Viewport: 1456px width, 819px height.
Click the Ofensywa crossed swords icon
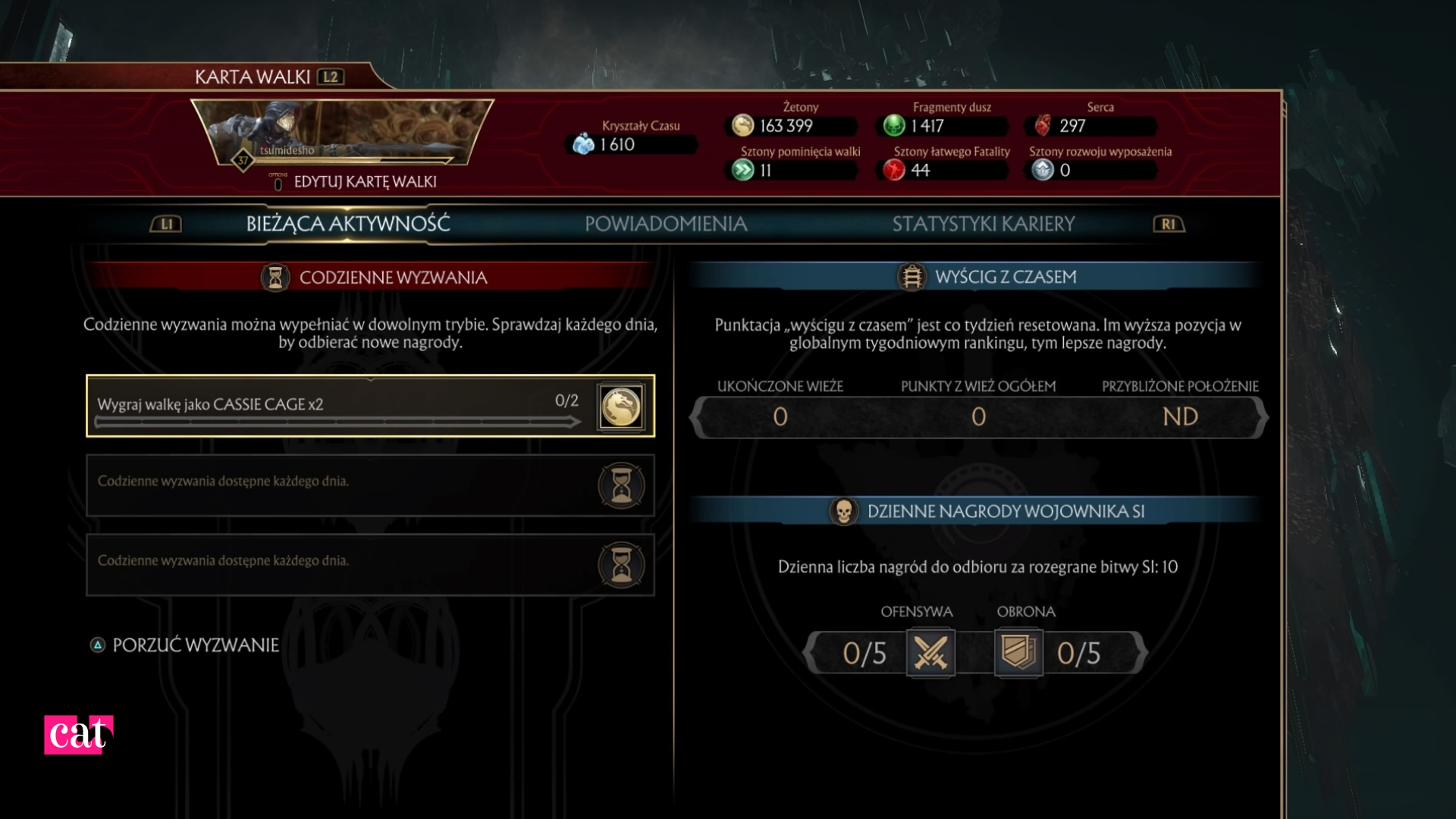click(x=930, y=653)
